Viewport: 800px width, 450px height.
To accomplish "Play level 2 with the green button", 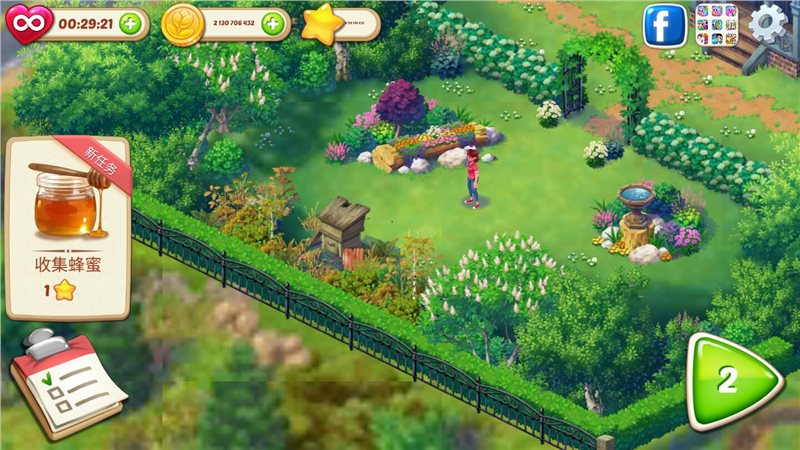I will tap(732, 380).
